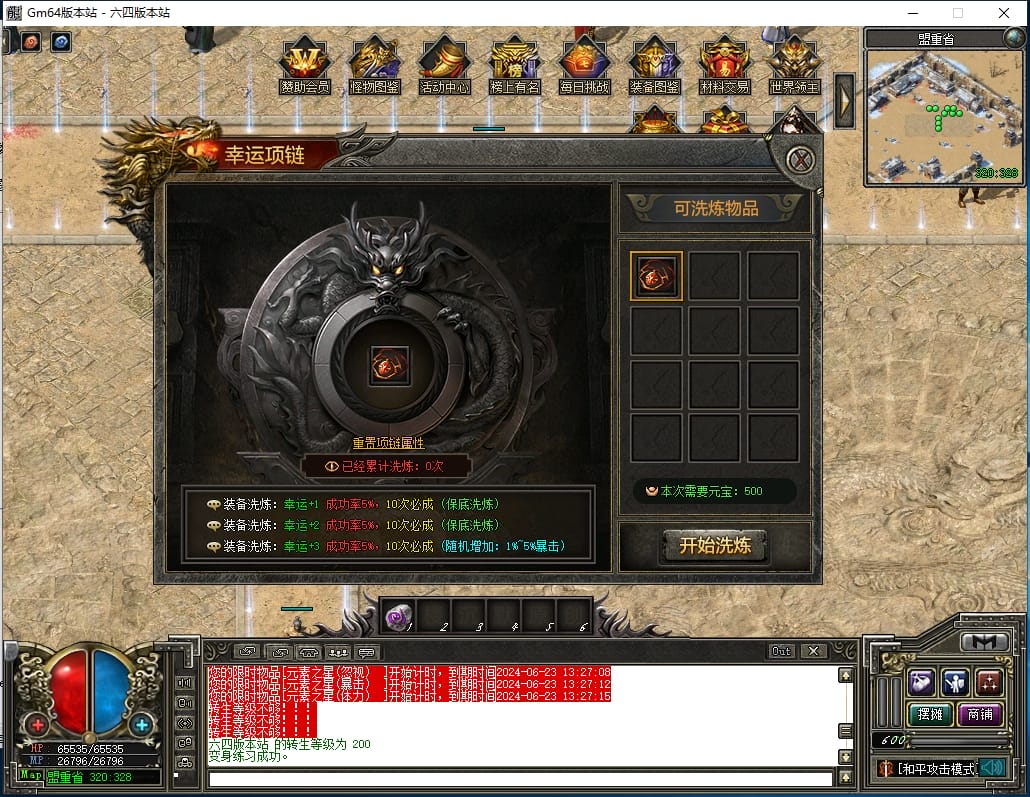Open the 活动中心 event center
Viewport: 1030px width, 797px height.
tap(445, 65)
